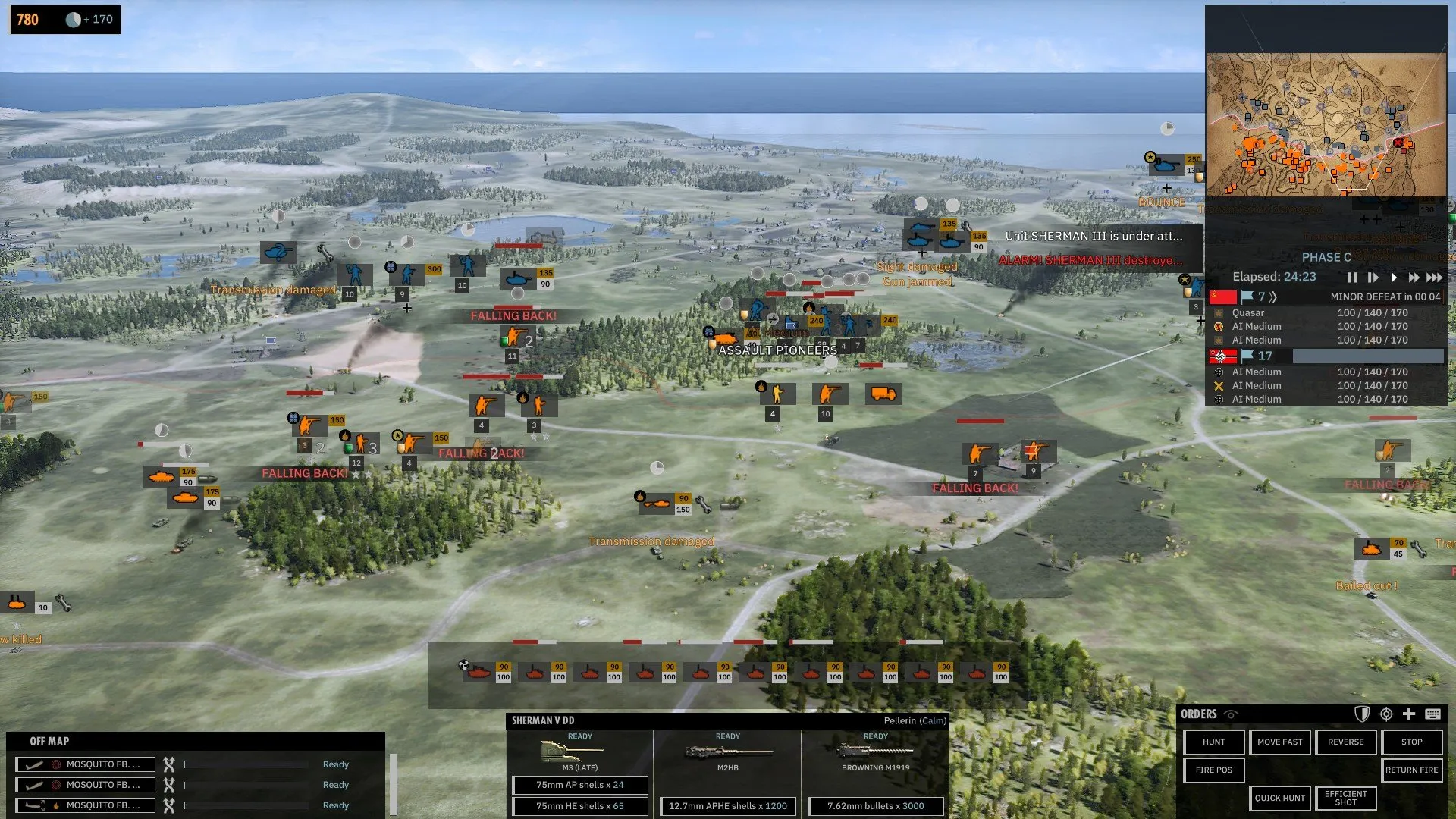Select the M2HB machine gun icon

point(726,753)
